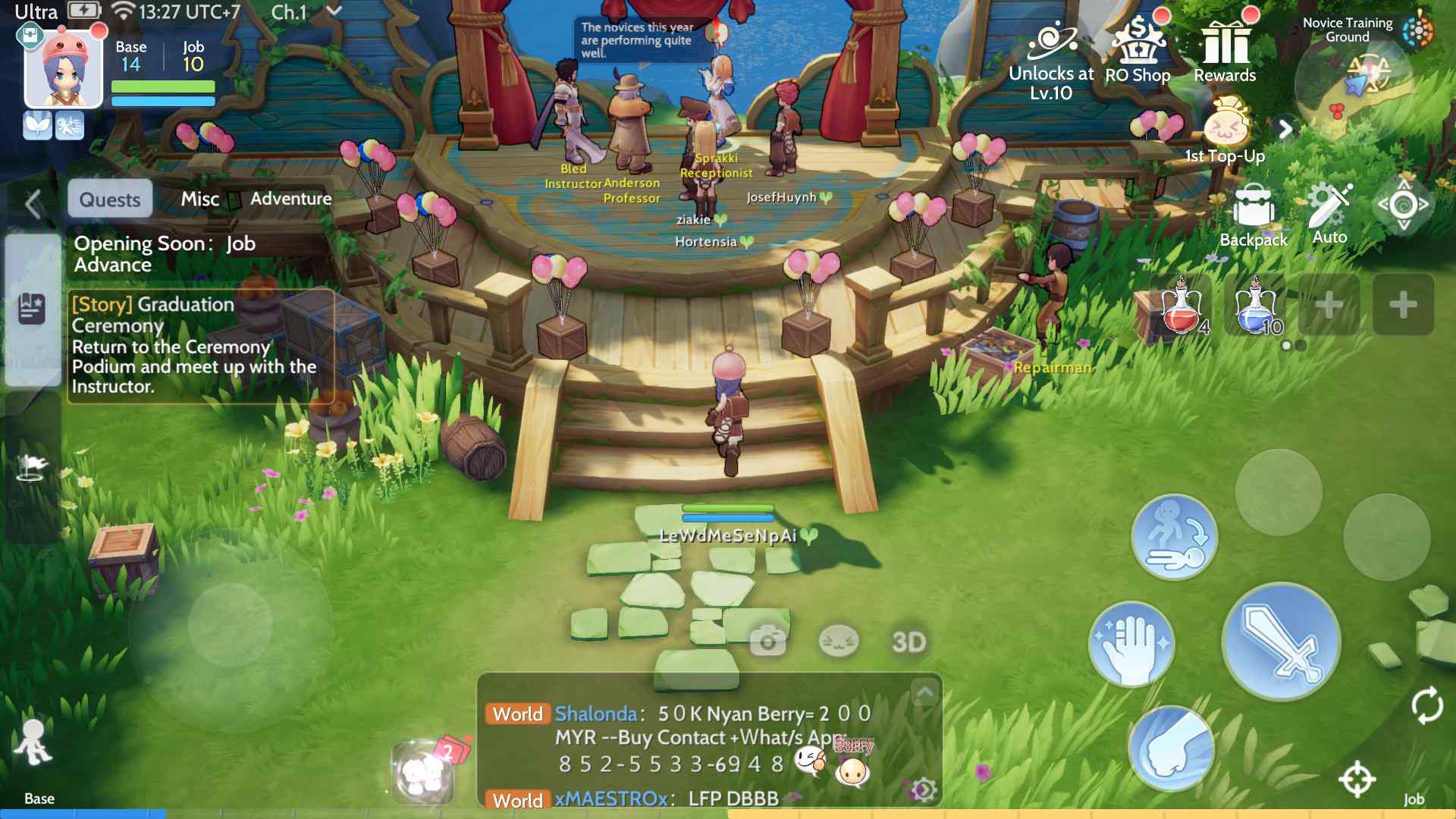This screenshot has height=819, width=1456.
Task: Switch to the Misc tab
Action: [199, 199]
